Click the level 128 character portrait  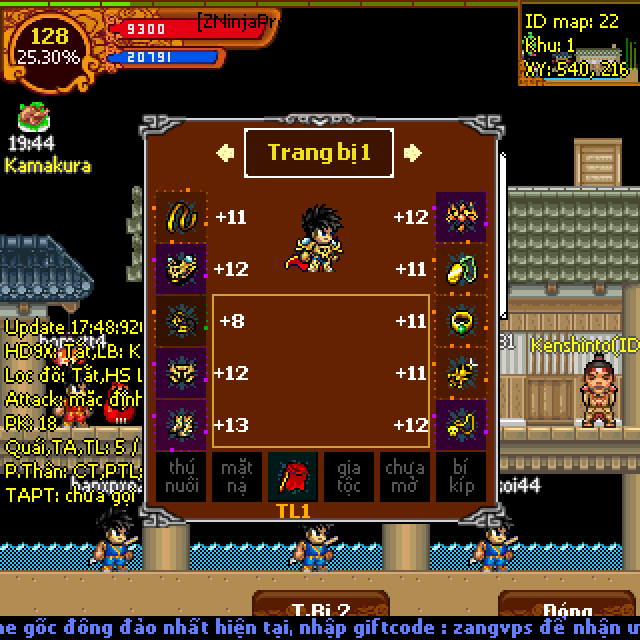point(48,46)
